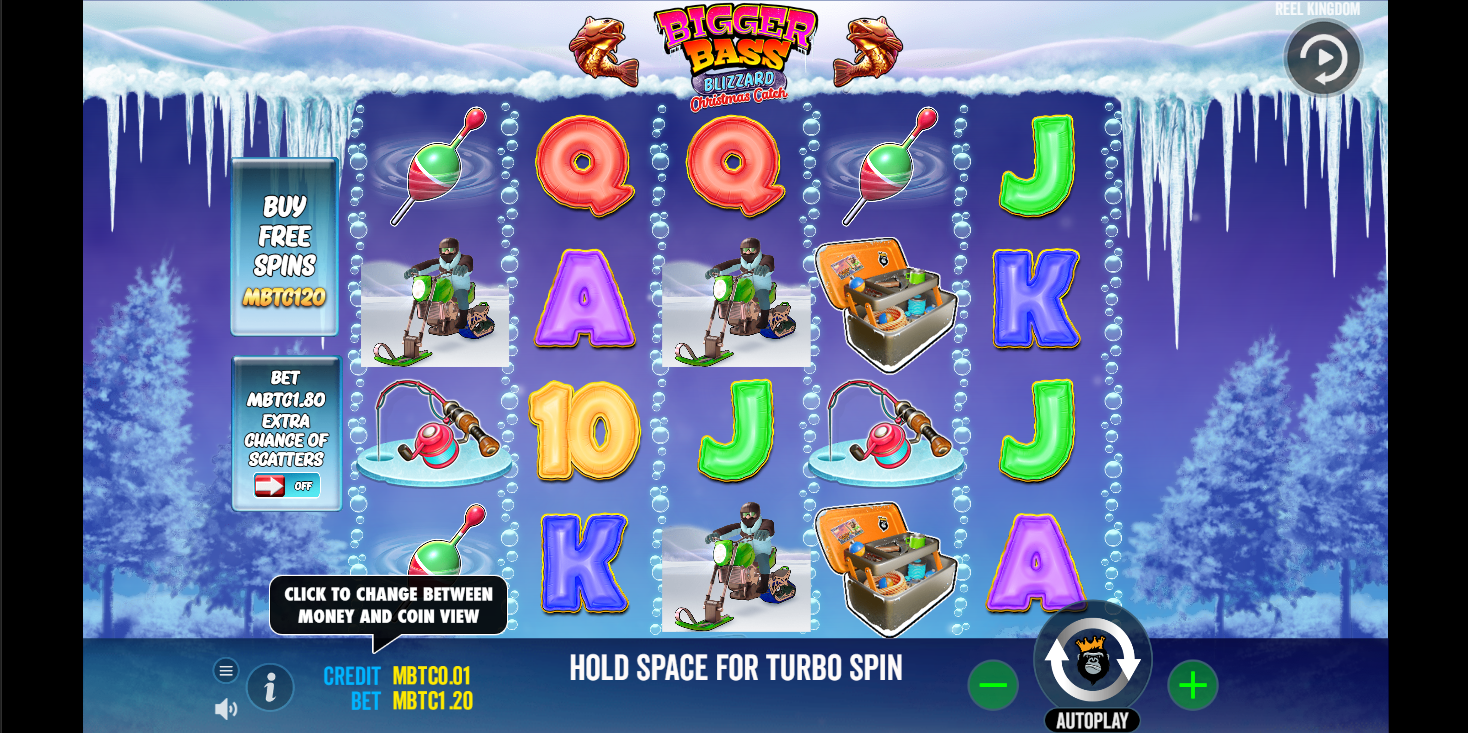Click the replay arrow icon top right
The image size is (1468, 733).
pyautogui.click(x=1322, y=58)
